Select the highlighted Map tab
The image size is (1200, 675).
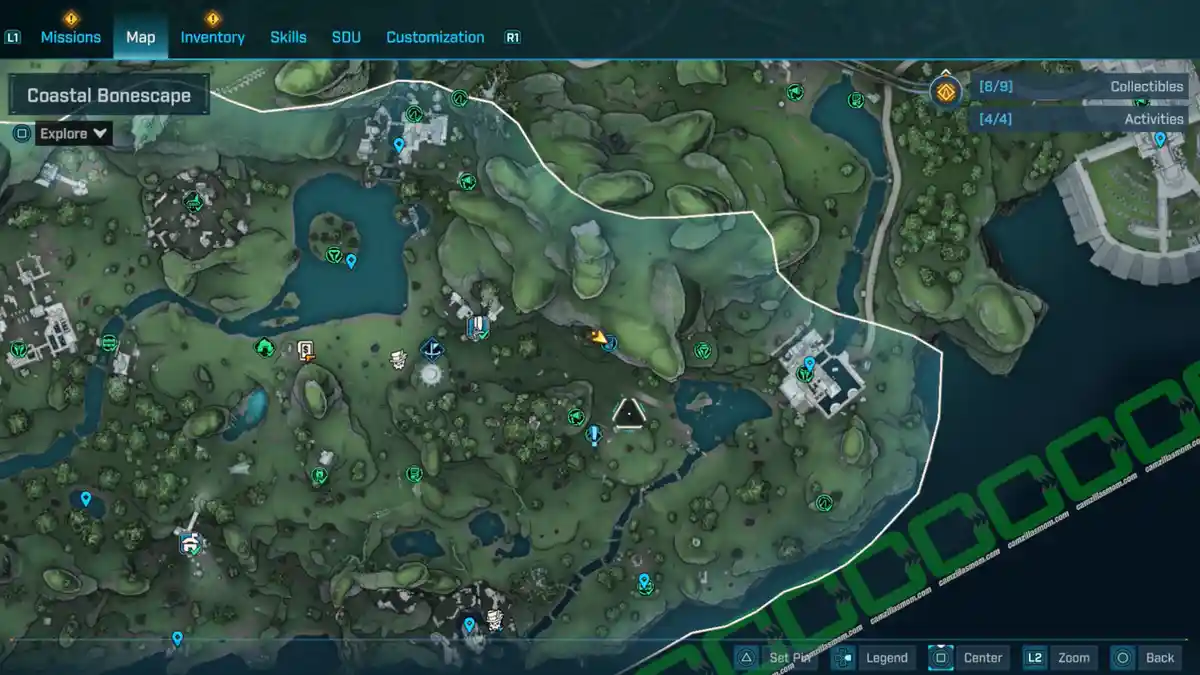140,37
